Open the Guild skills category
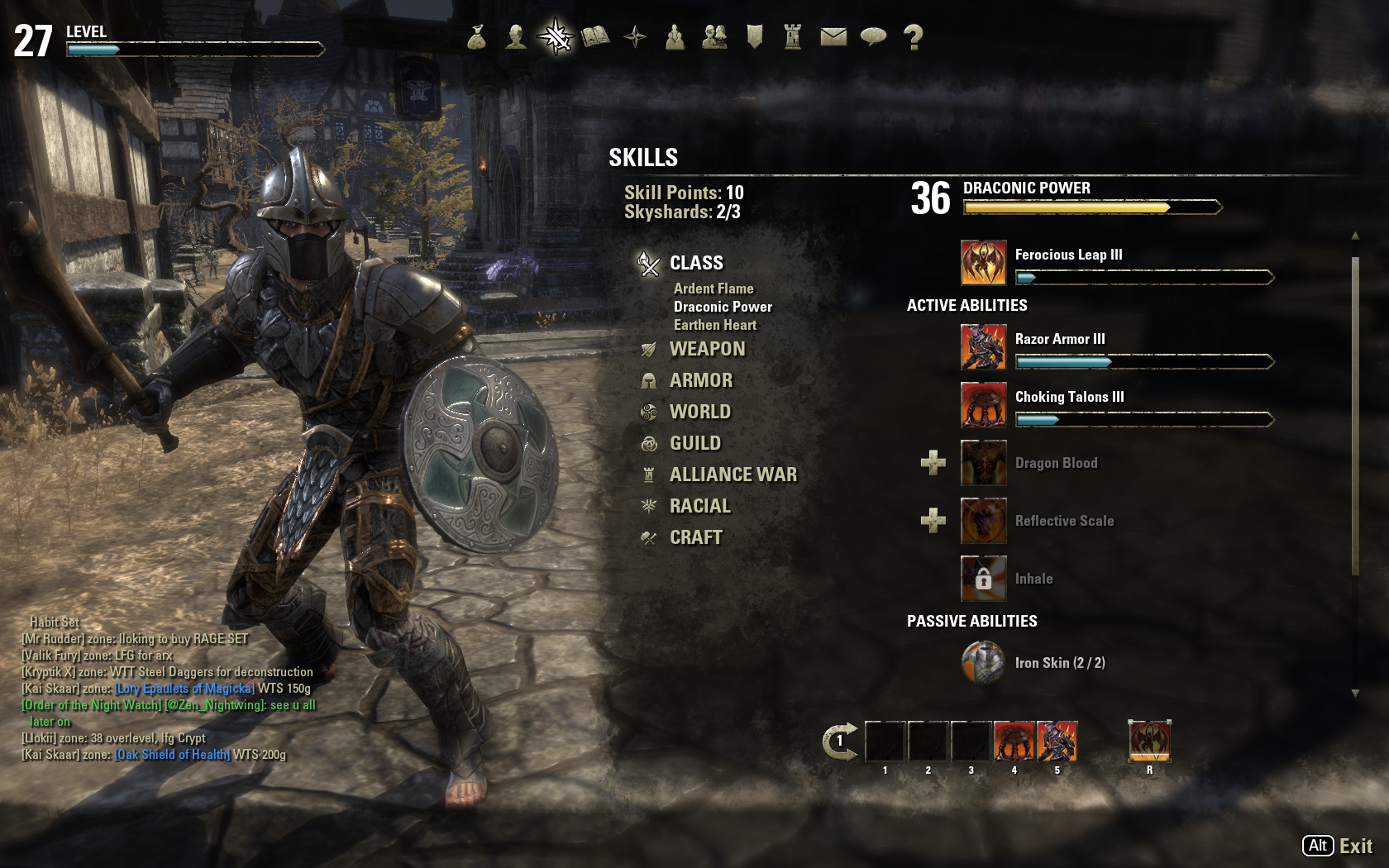The height and width of the screenshot is (868, 1389). 695,443
